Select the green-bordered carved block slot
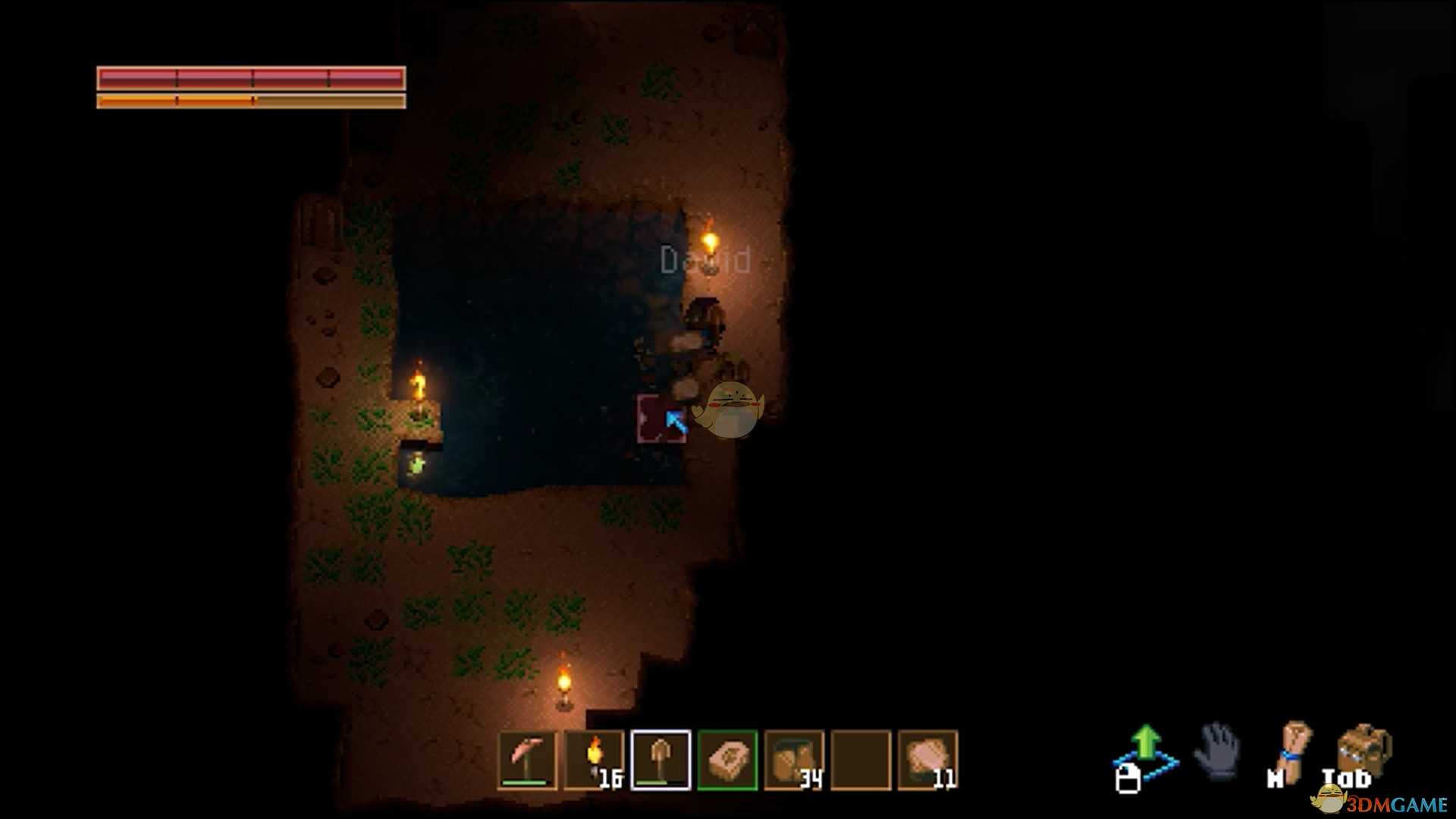Screen dimensions: 1456x819 pos(727,759)
